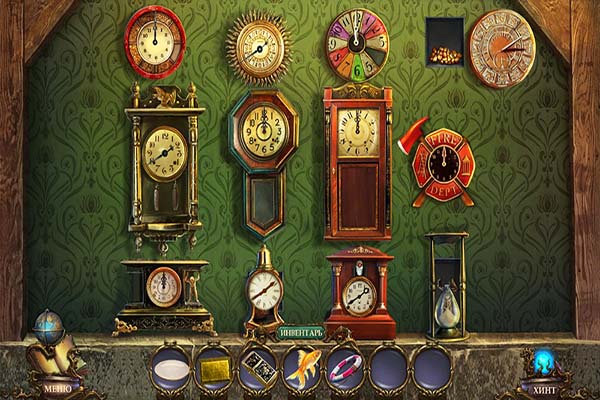The width and height of the screenshot is (600, 400).
Task: Select the domino card inventory item
Action: tap(258, 368)
